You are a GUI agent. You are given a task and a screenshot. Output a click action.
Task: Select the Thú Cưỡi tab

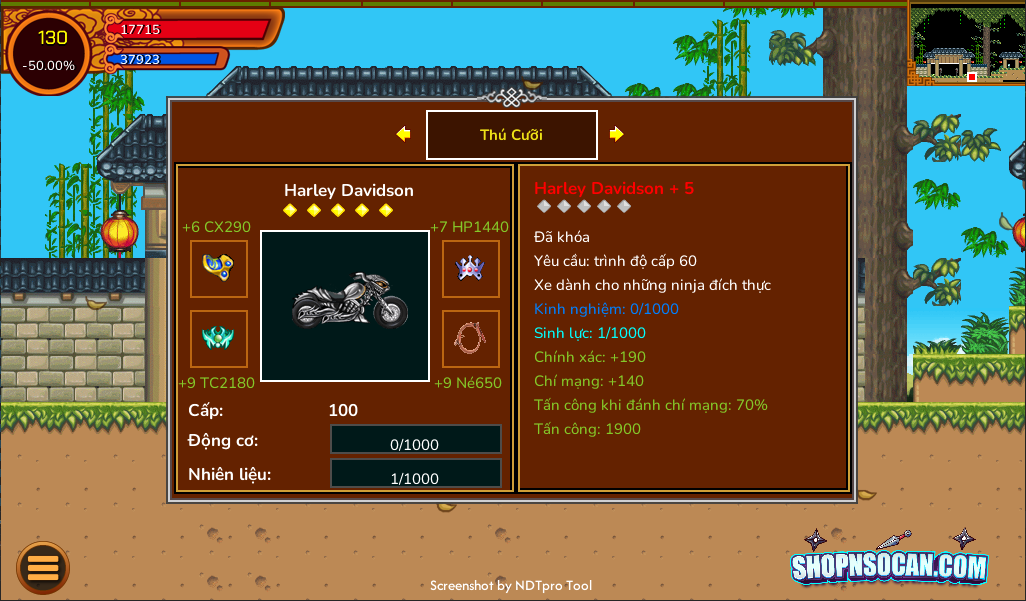click(x=511, y=135)
